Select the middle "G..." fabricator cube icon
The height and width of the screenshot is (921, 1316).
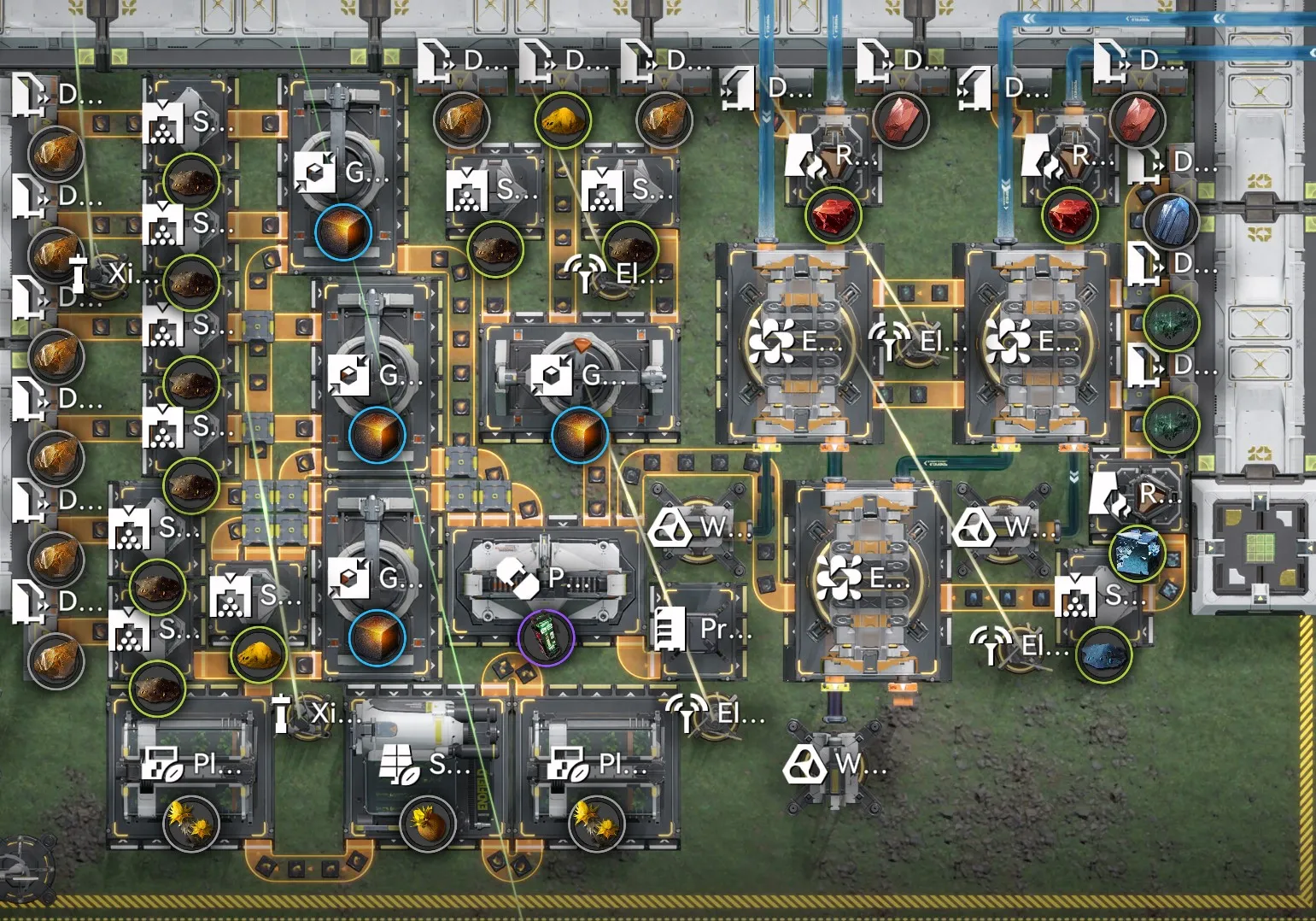point(350,376)
